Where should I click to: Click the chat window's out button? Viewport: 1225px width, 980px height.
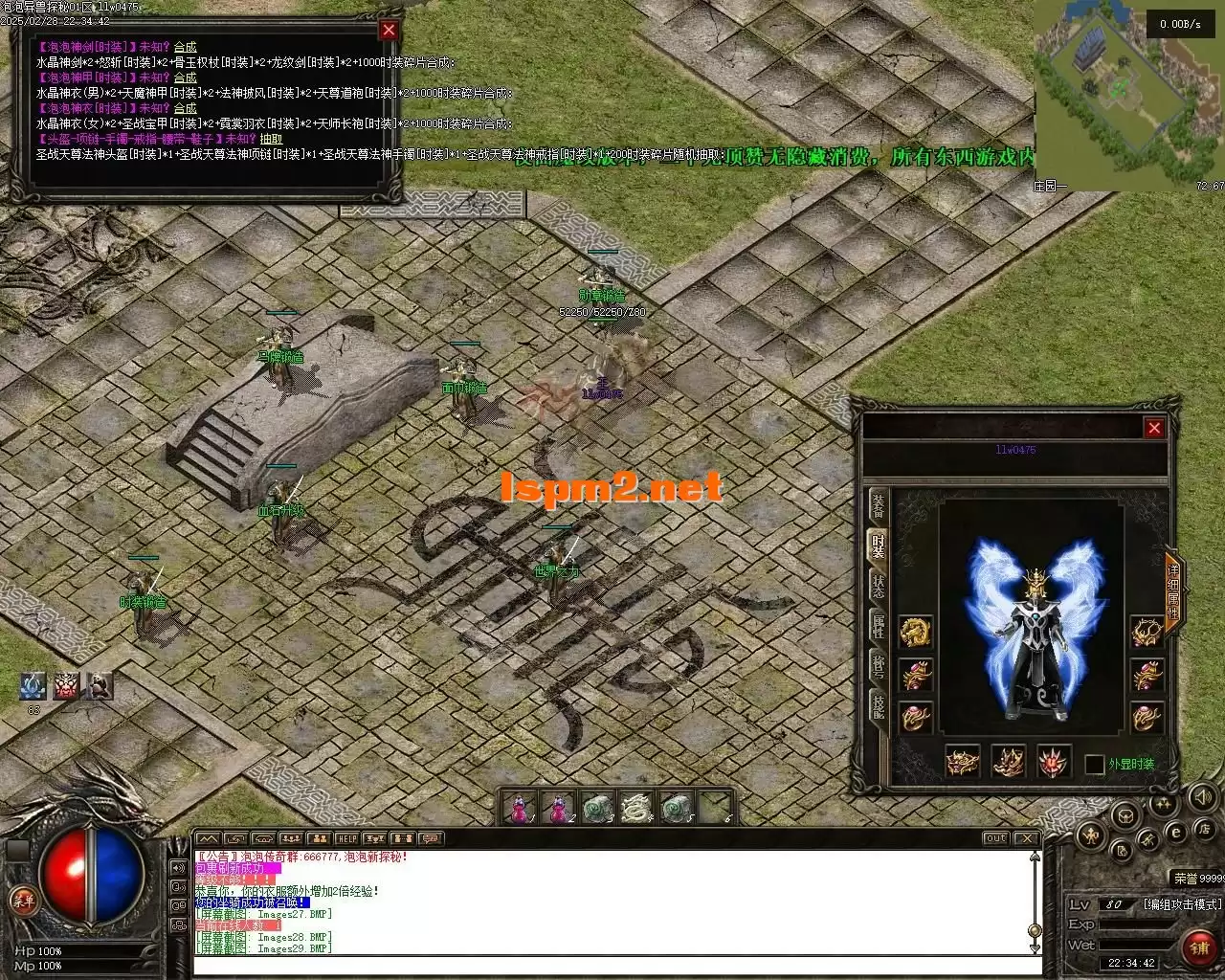tap(996, 838)
